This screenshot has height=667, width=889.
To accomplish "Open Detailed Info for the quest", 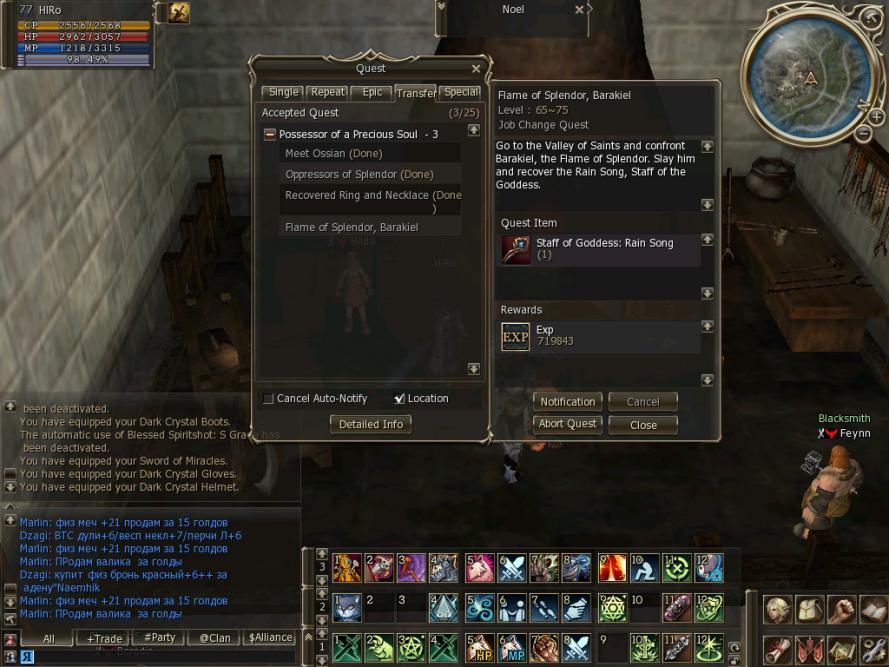I will click(x=370, y=424).
